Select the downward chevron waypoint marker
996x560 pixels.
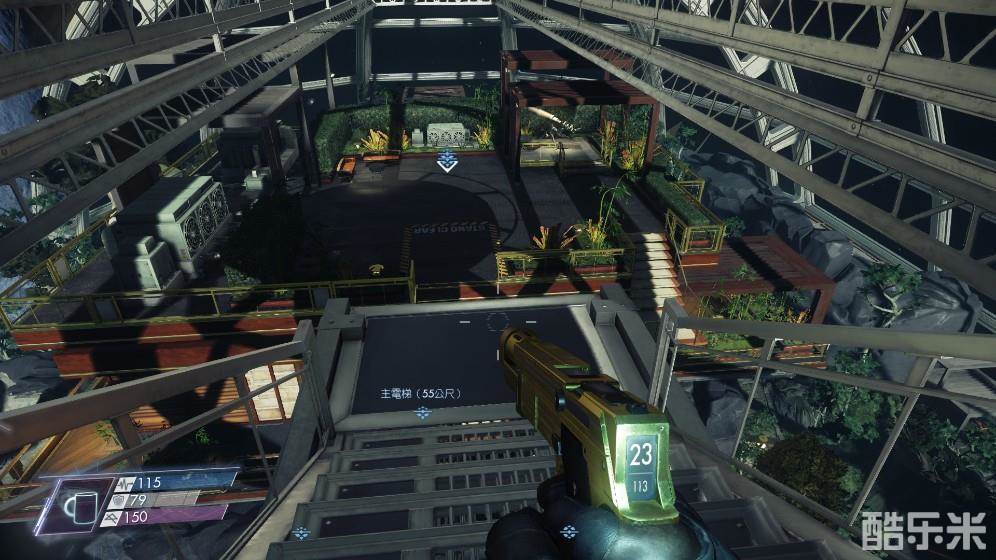coord(446,162)
